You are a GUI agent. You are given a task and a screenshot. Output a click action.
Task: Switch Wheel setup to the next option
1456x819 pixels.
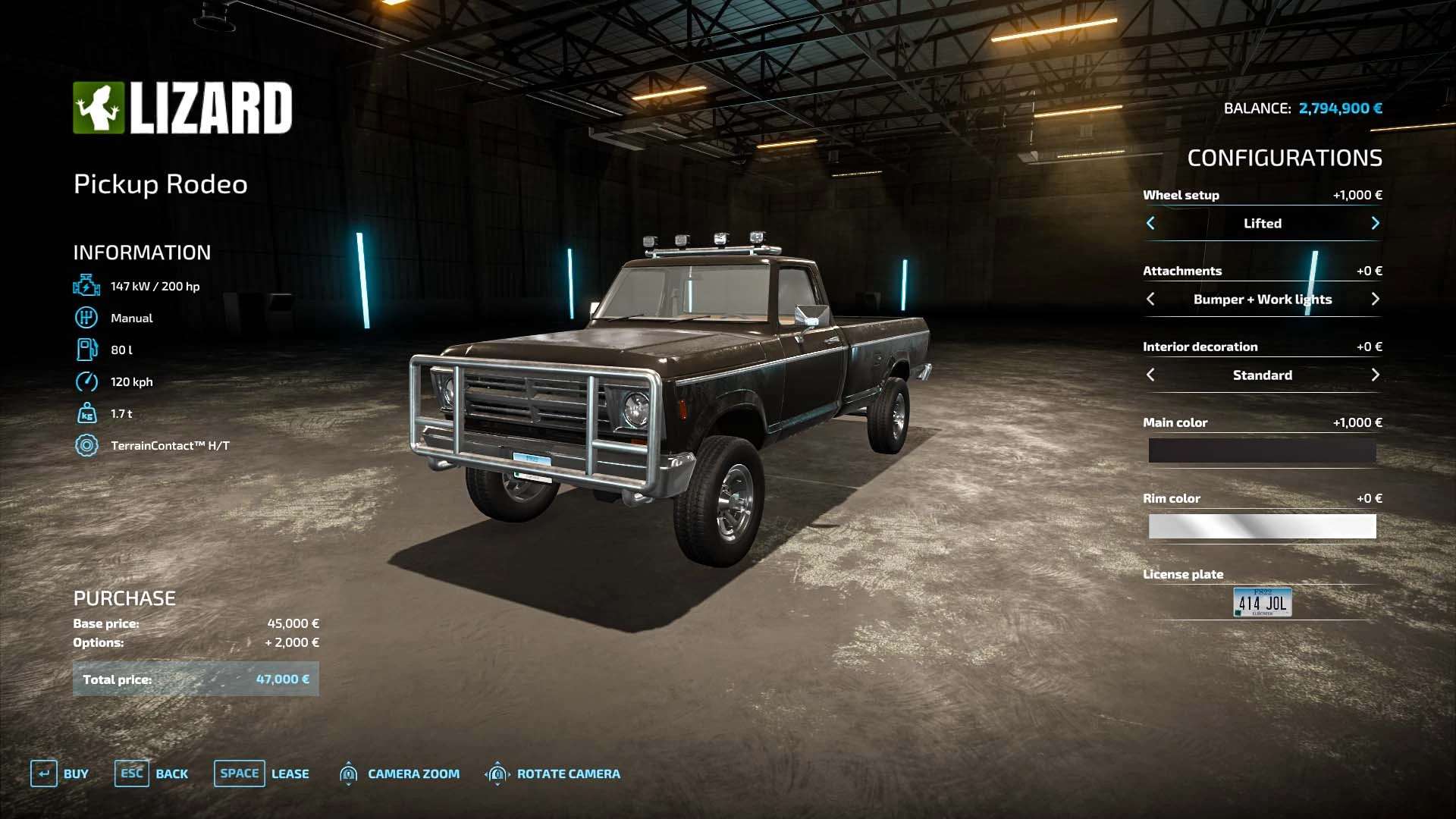1375,223
